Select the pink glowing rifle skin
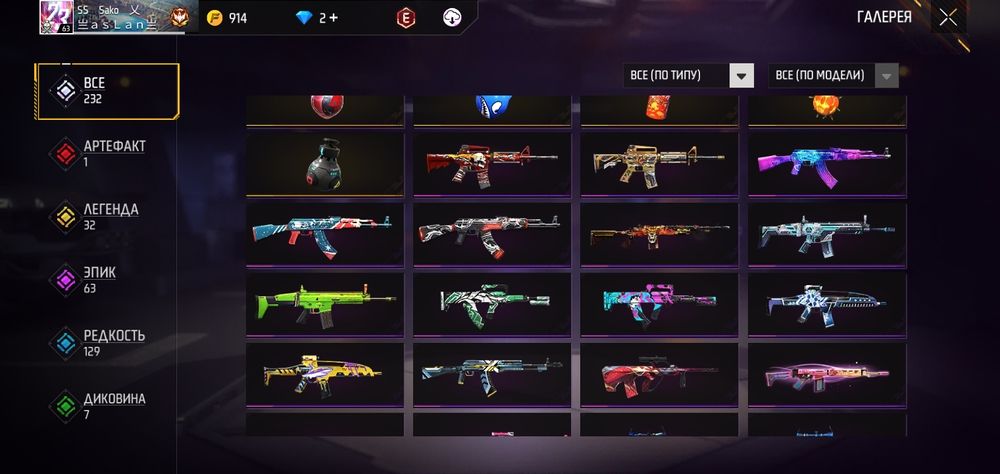The image size is (1000, 474). point(827,372)
